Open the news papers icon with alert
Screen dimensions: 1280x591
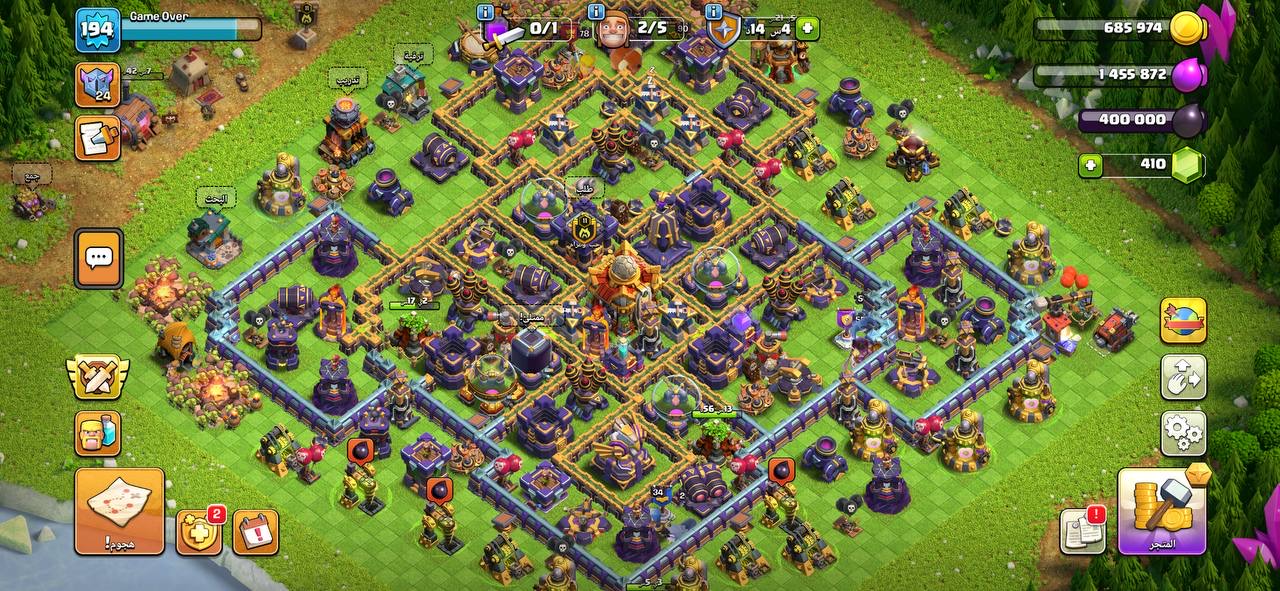pyautogui.click(x=1083, y=530)
